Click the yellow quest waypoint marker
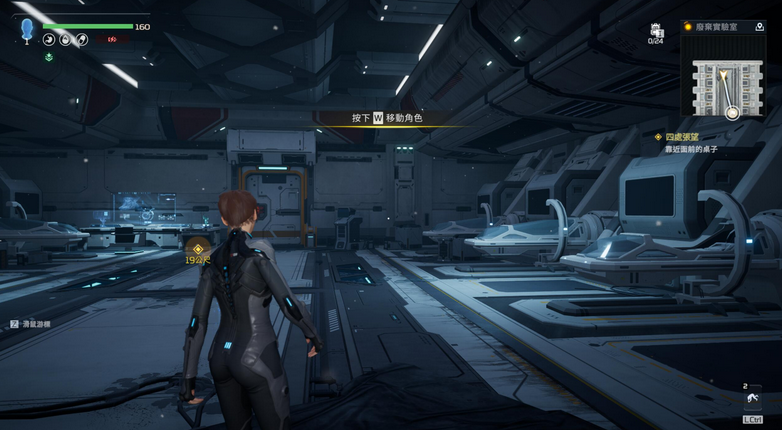This screenshot has height=430, width=782. pyautogui.click(x=197, y=249)
